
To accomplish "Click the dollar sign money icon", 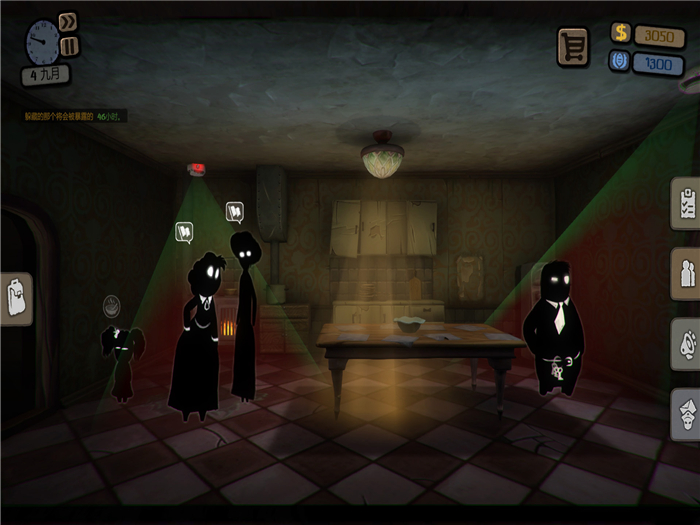I will [x=621, y=34].
